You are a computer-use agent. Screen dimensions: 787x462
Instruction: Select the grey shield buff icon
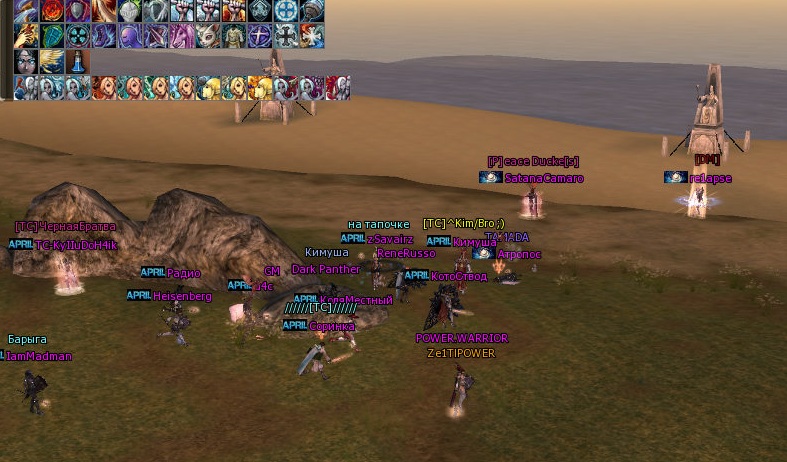[77, 11]
